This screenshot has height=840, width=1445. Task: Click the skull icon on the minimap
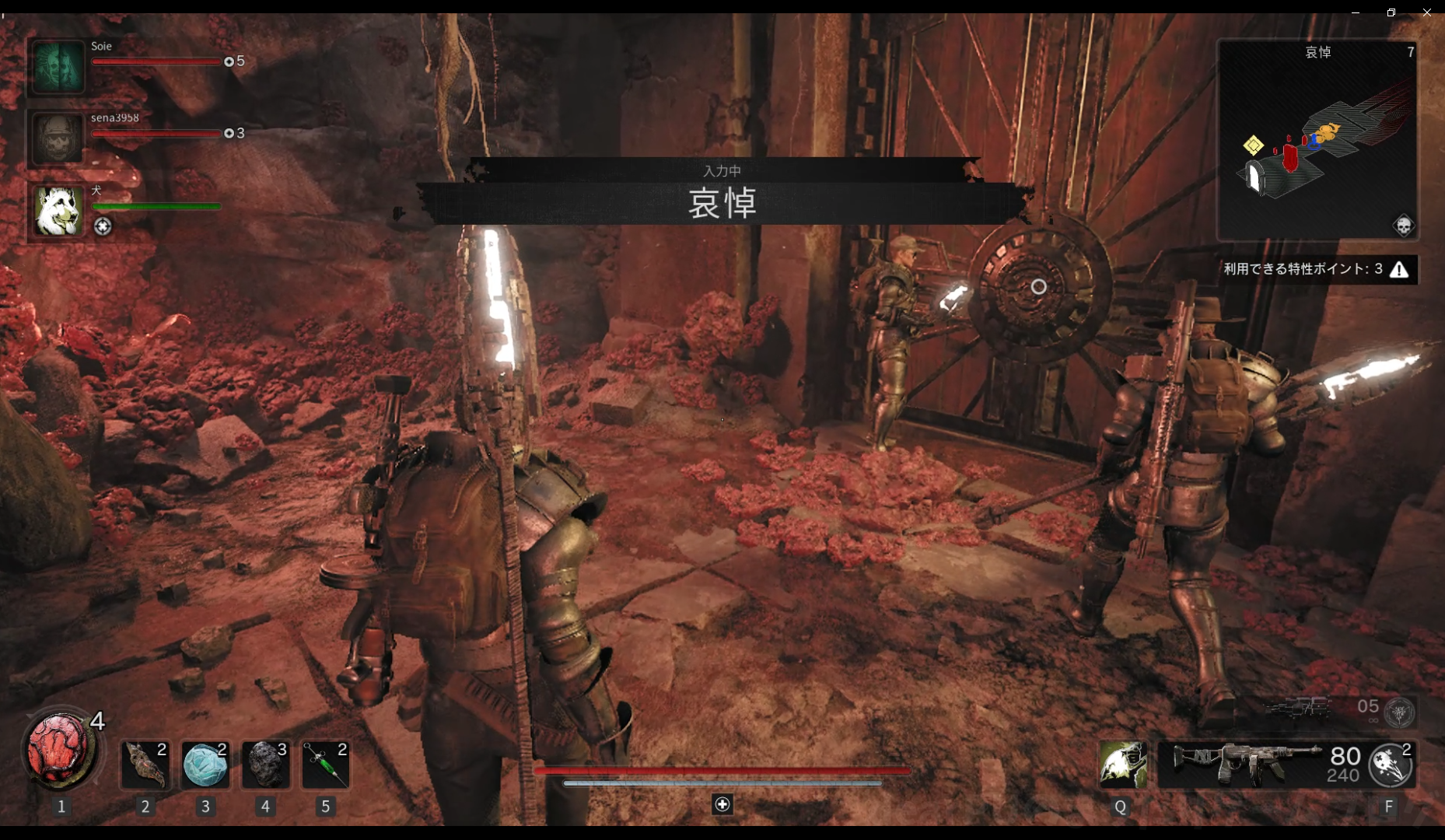[1403, 226]
